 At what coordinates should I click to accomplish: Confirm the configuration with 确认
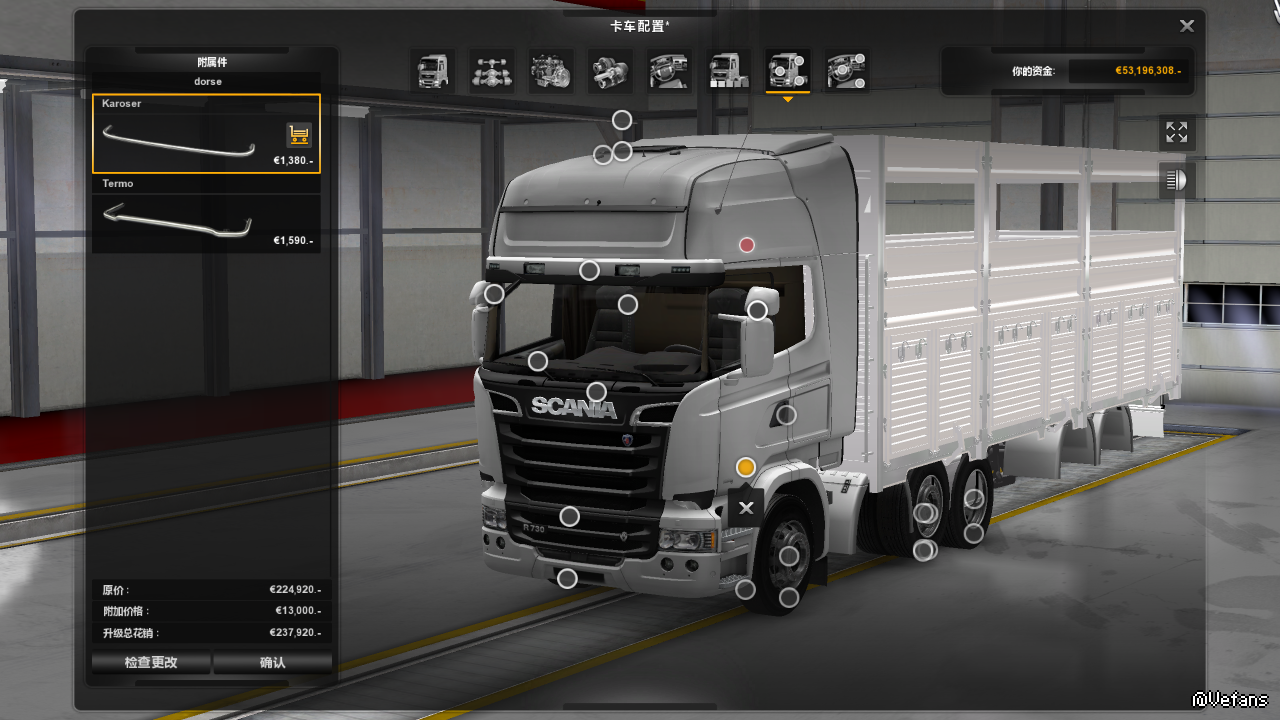pos(272,662)
